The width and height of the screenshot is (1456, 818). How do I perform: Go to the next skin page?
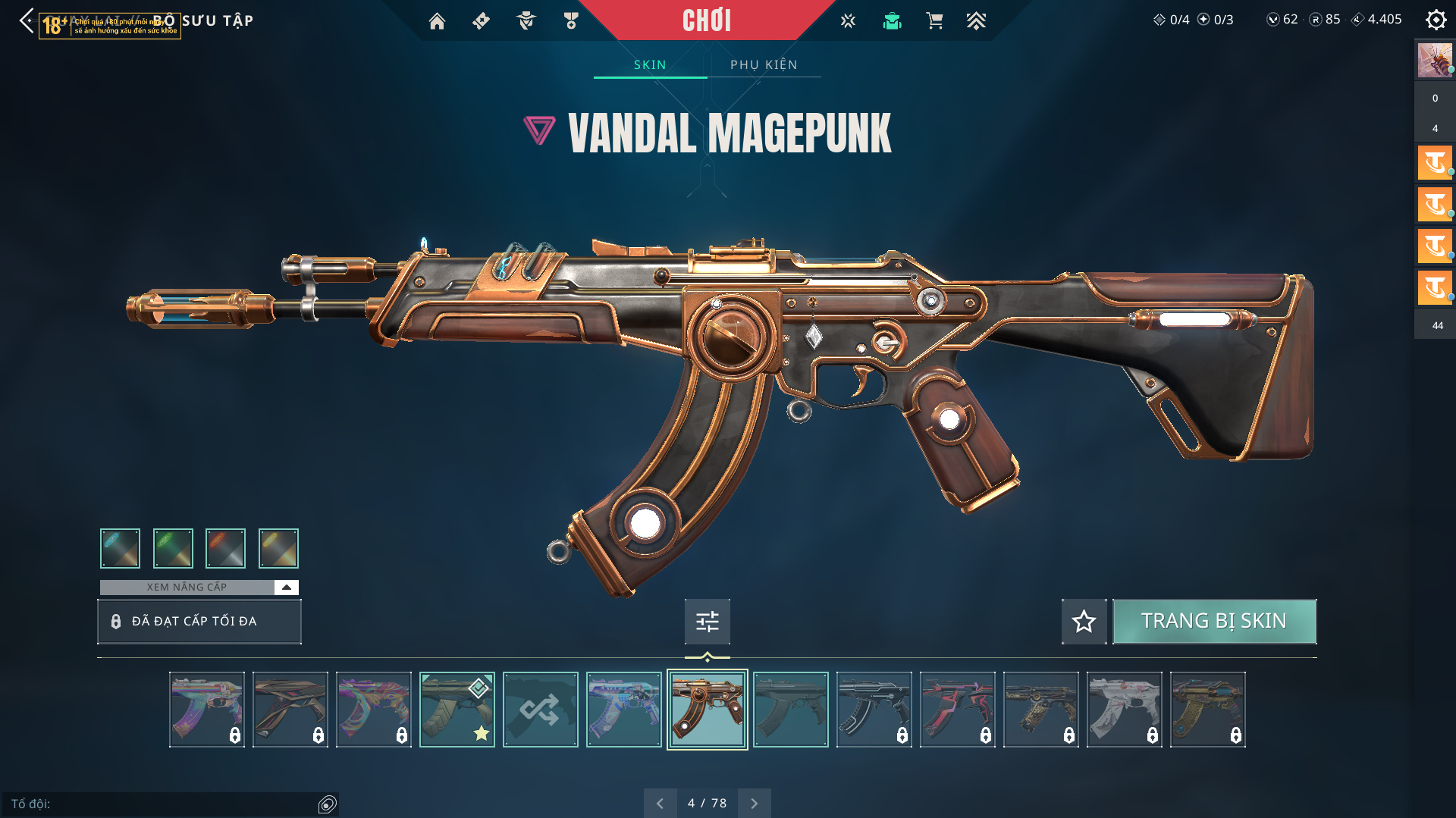pyautogui.click(x=754, y=803)
